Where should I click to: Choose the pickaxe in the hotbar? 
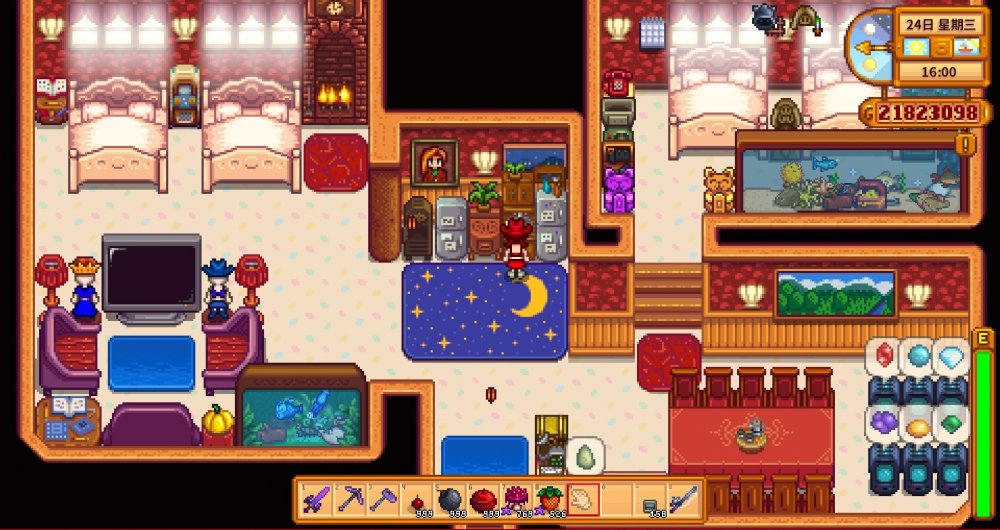(351, 498)
